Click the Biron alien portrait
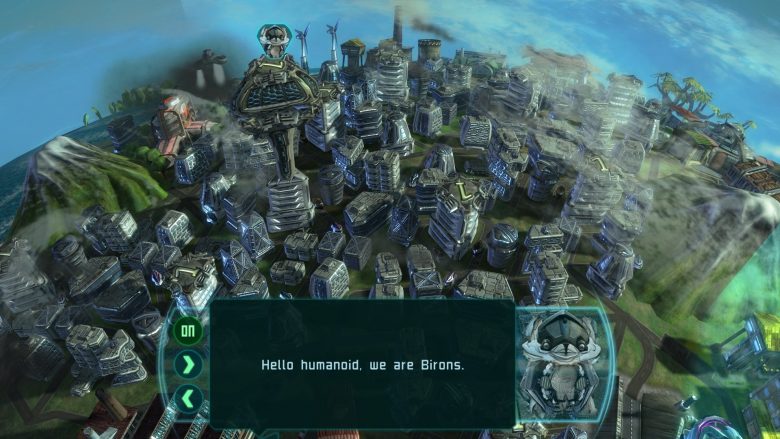 (560, 366)
